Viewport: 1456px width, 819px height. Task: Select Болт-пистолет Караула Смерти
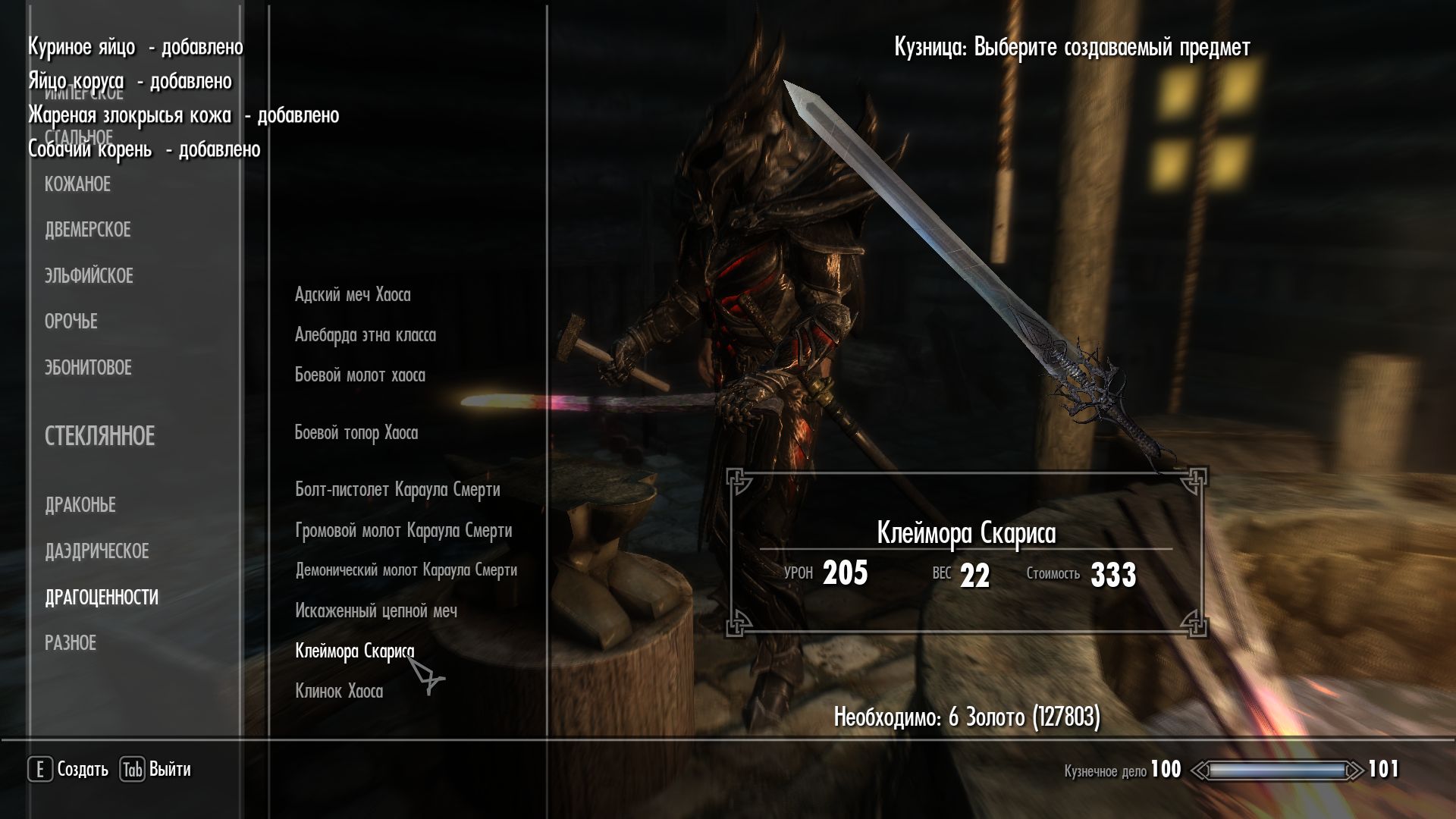[397, 490]
